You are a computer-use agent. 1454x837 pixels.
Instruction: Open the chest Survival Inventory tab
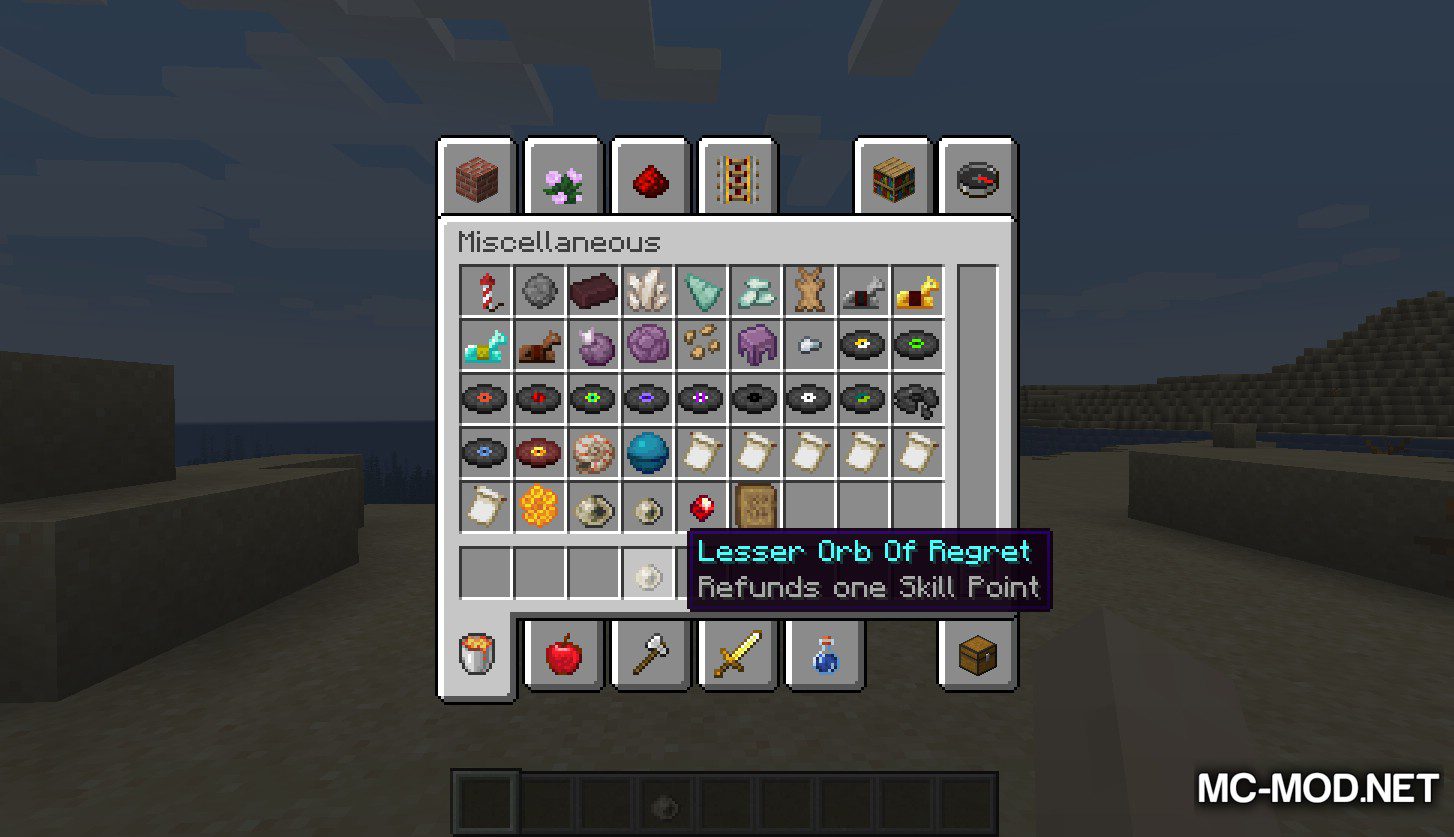point(978,655)
